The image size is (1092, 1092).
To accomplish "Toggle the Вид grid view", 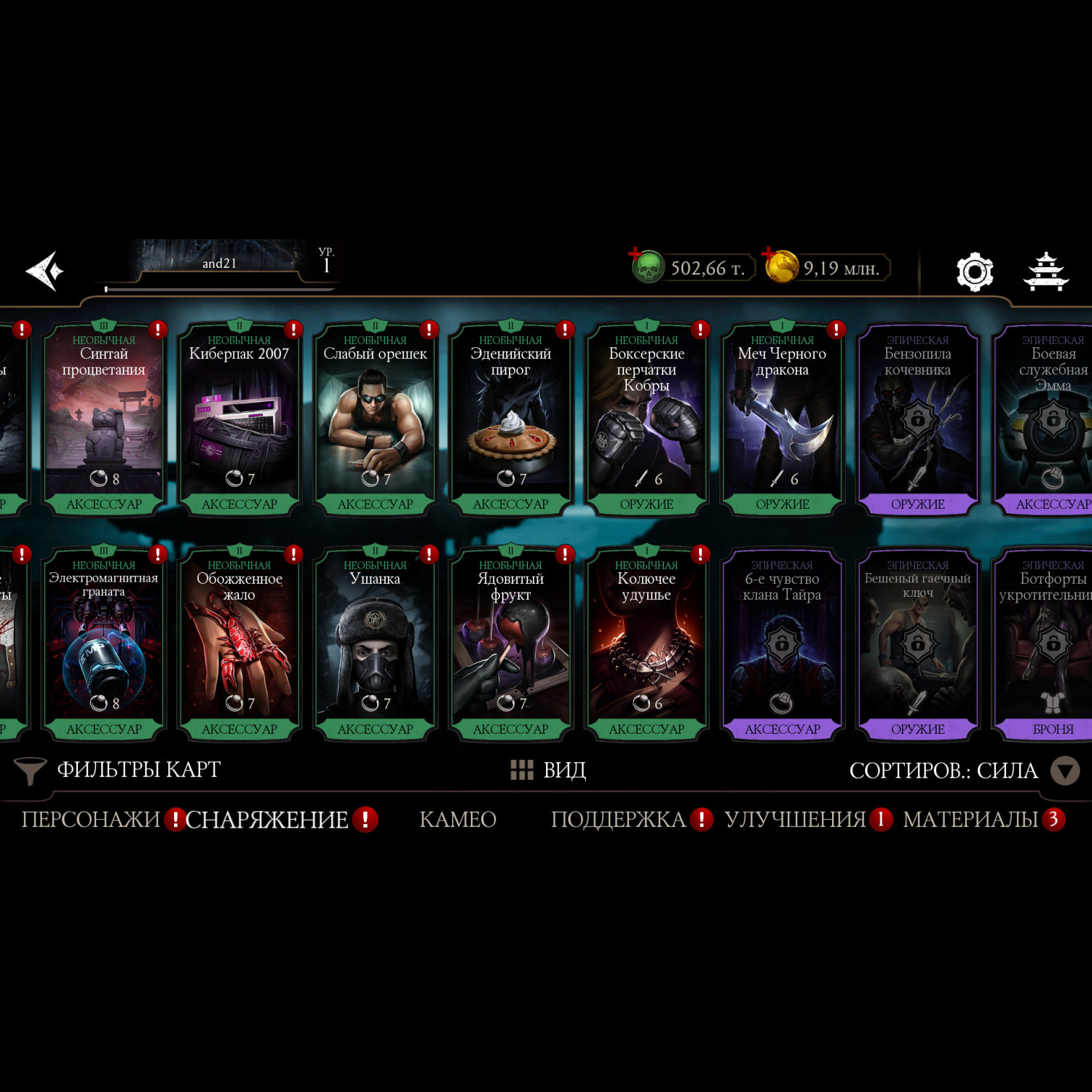I will [548, 769].
